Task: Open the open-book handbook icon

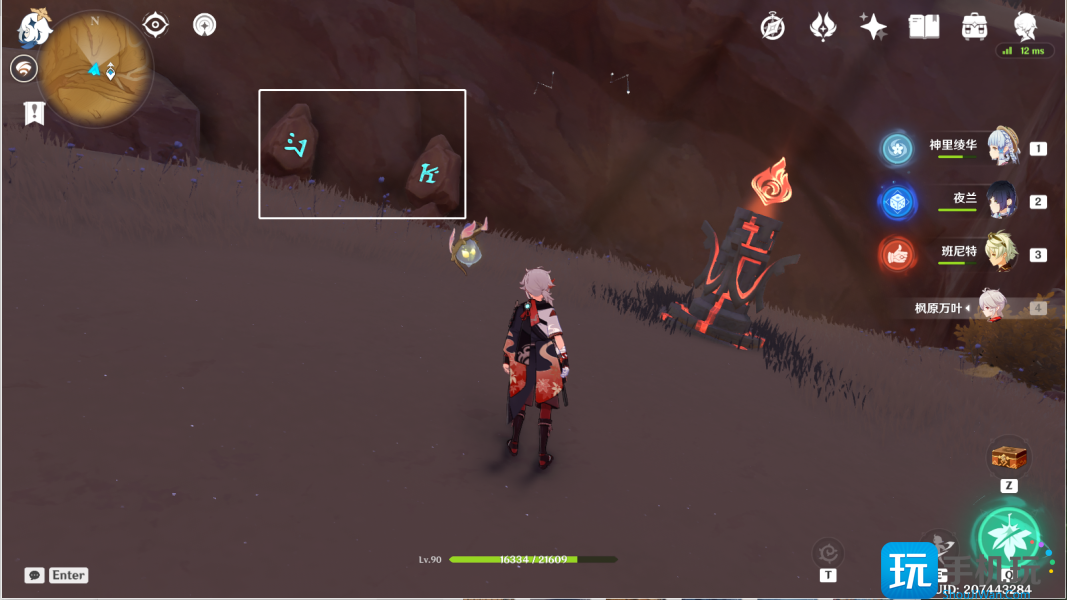Action: (924, 27)
